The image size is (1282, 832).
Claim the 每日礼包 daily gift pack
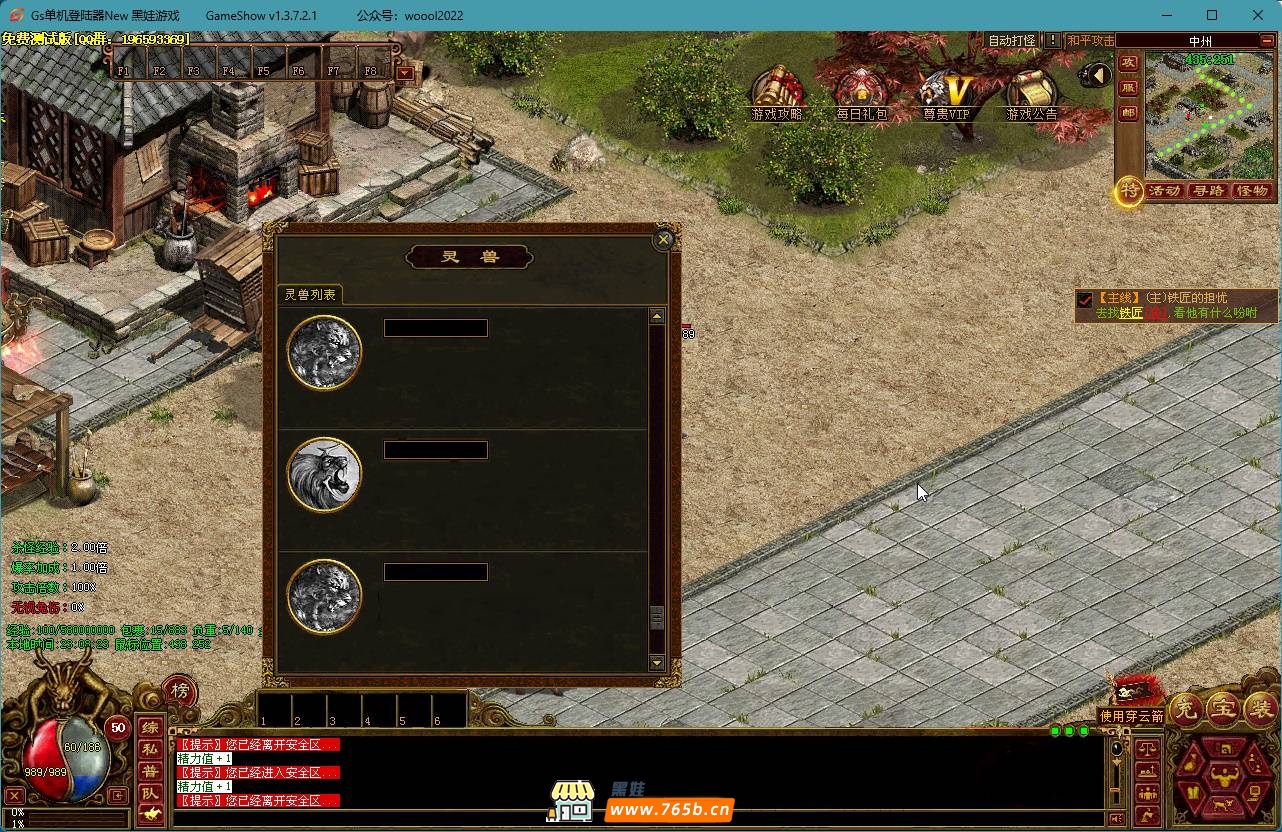pyautogui.click(x=861, y=92)
